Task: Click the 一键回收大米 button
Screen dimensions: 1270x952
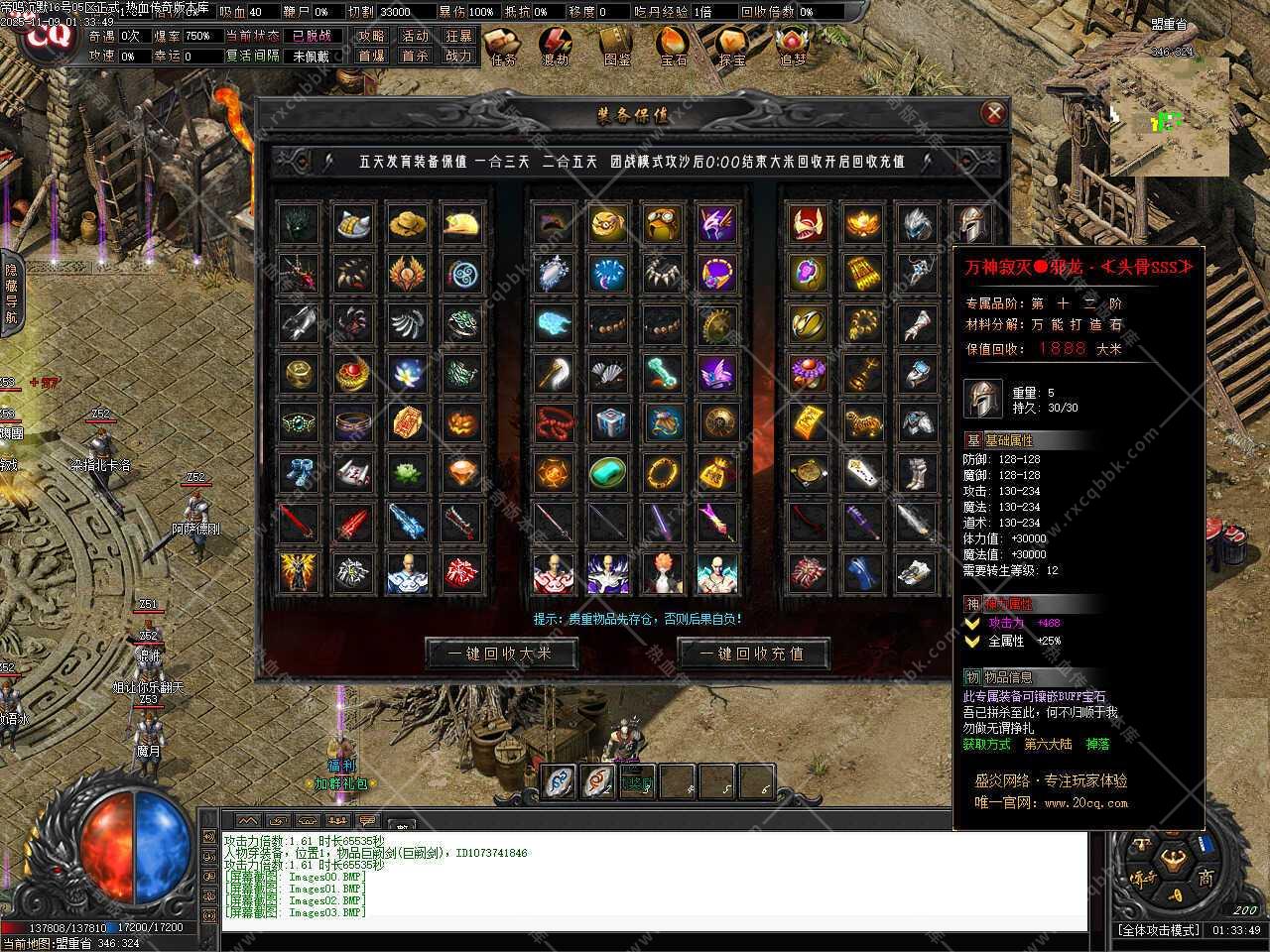Action: [x=501, y=654]
